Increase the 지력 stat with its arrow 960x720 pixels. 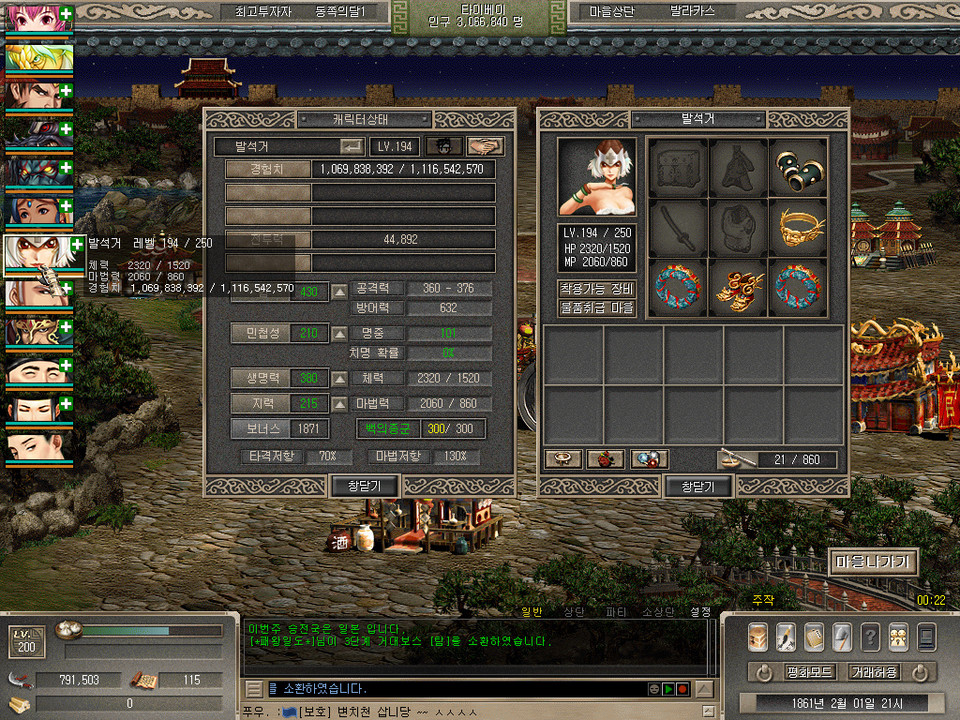[x=340, y=403]
